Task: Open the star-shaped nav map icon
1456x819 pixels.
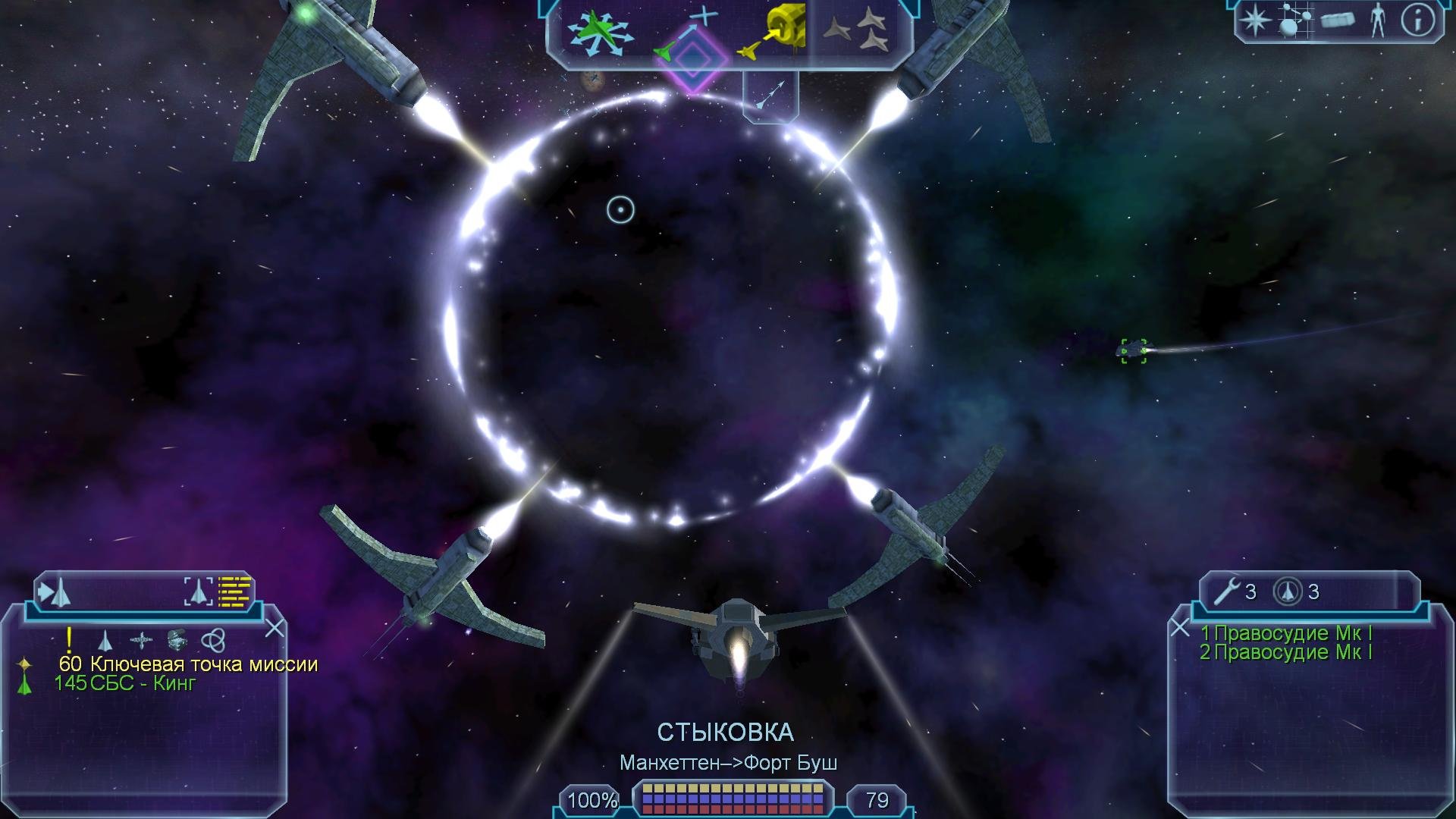Action: click(x=1256, y=20)
